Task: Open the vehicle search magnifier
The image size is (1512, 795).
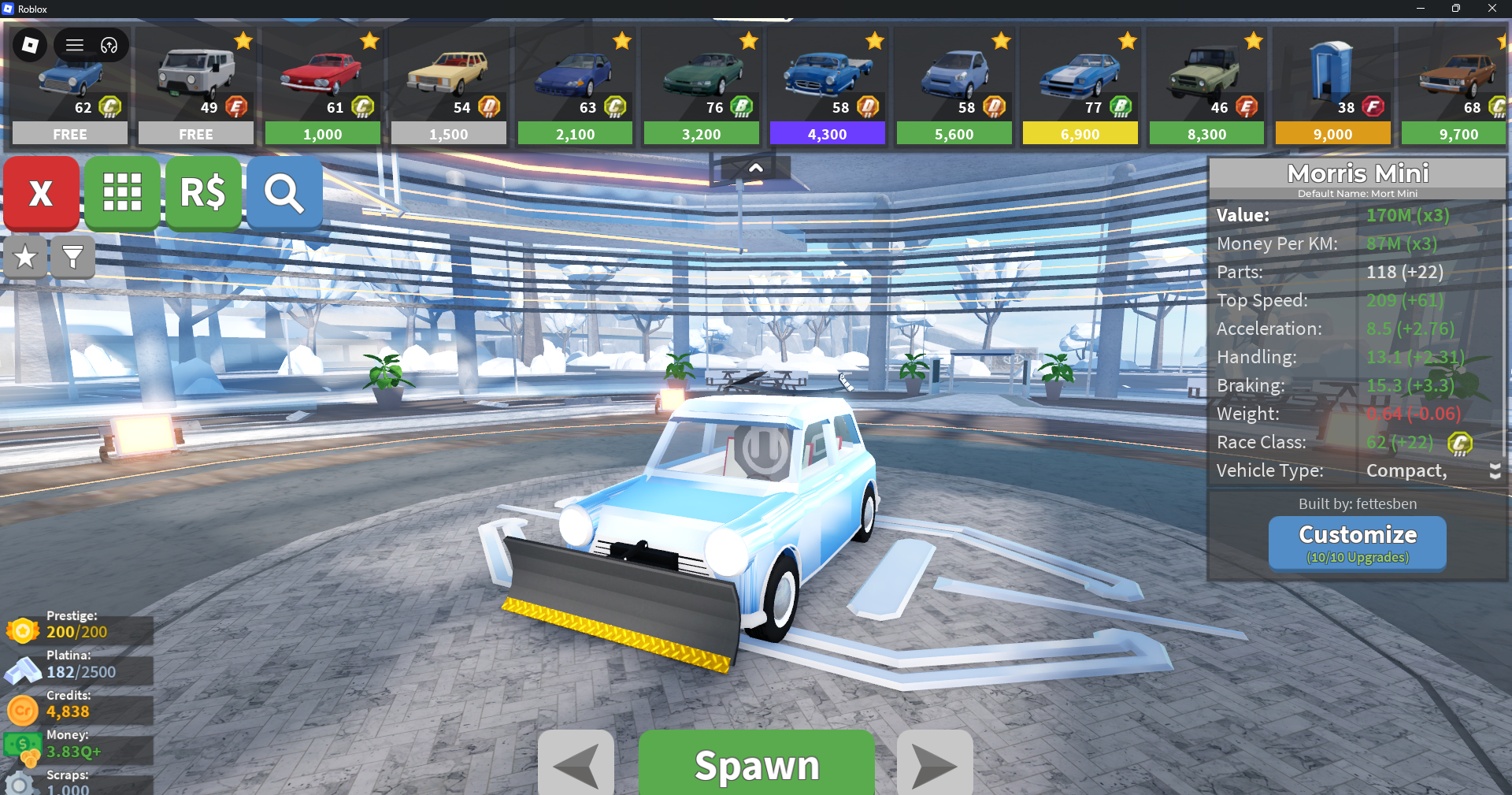Action: (x=284, y=193)
